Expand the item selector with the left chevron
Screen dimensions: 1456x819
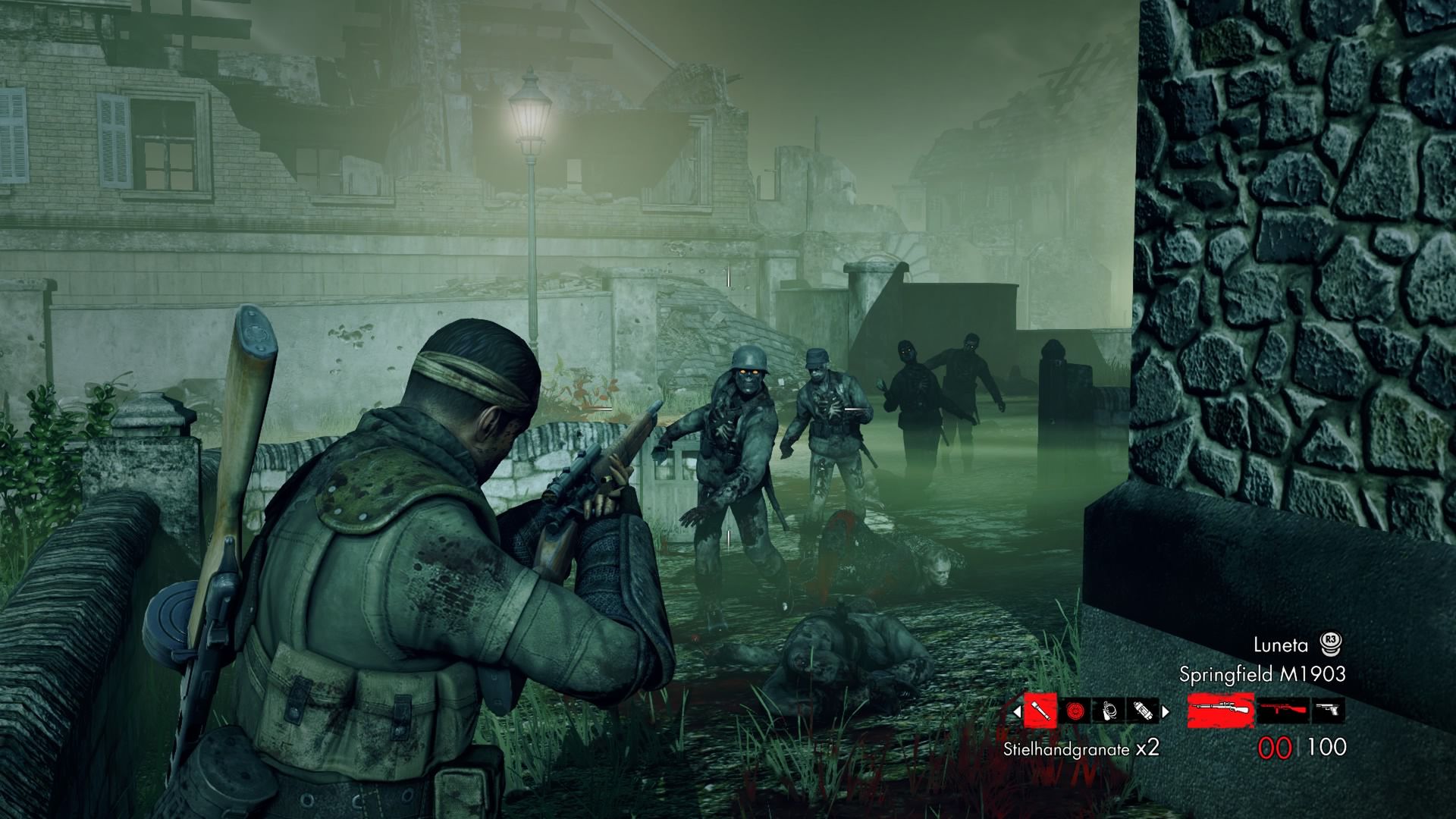click(x=1017, y=710)
